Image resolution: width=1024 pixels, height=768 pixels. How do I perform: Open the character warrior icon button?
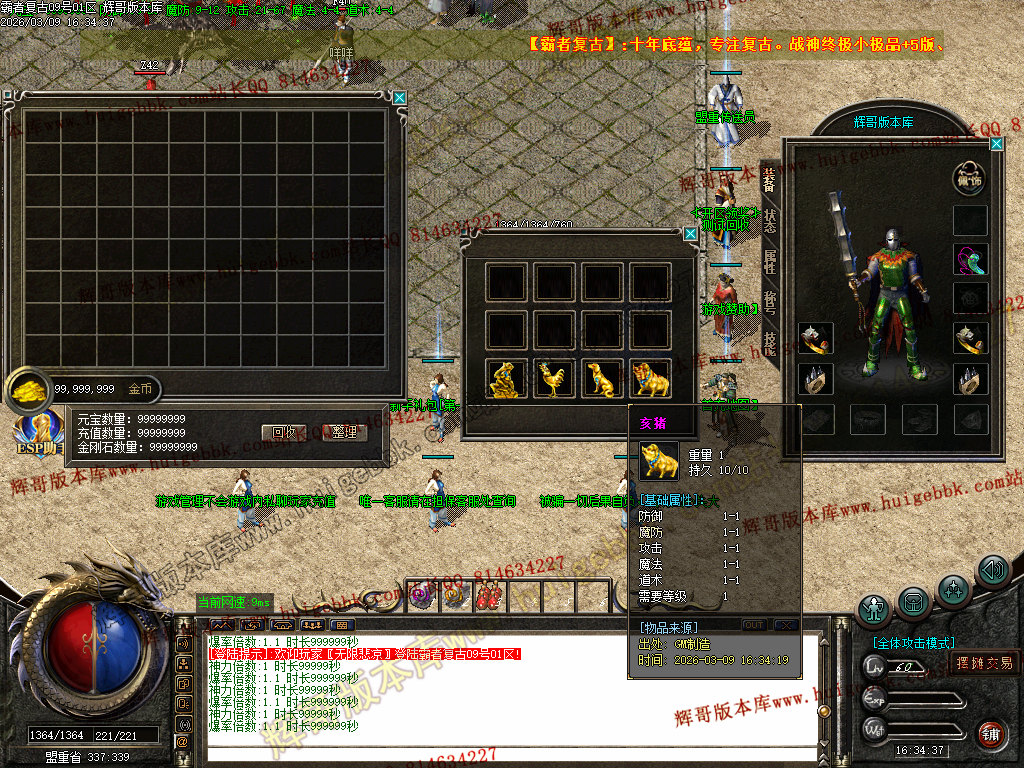point(874,607)
